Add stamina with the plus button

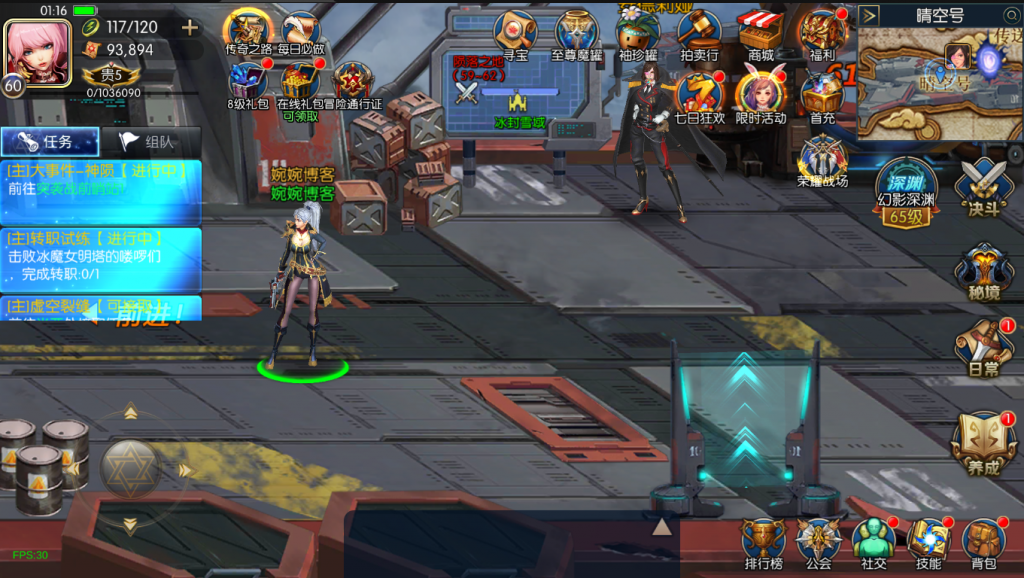(189, 27)
